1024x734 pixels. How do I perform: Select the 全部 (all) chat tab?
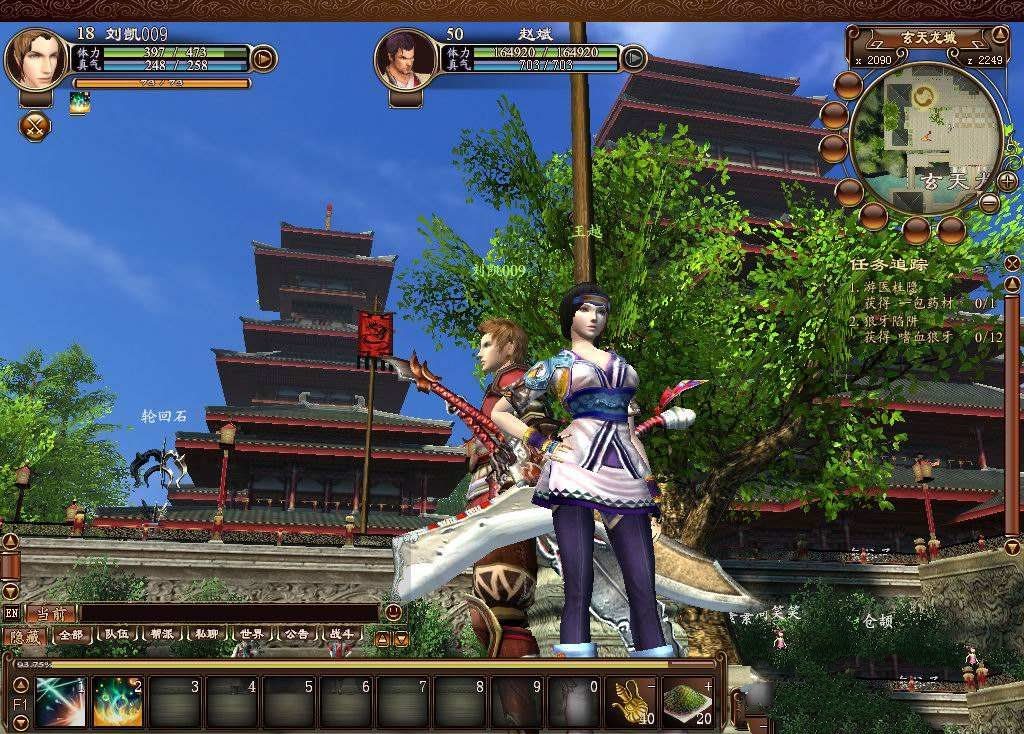click(x=71, y=635)
